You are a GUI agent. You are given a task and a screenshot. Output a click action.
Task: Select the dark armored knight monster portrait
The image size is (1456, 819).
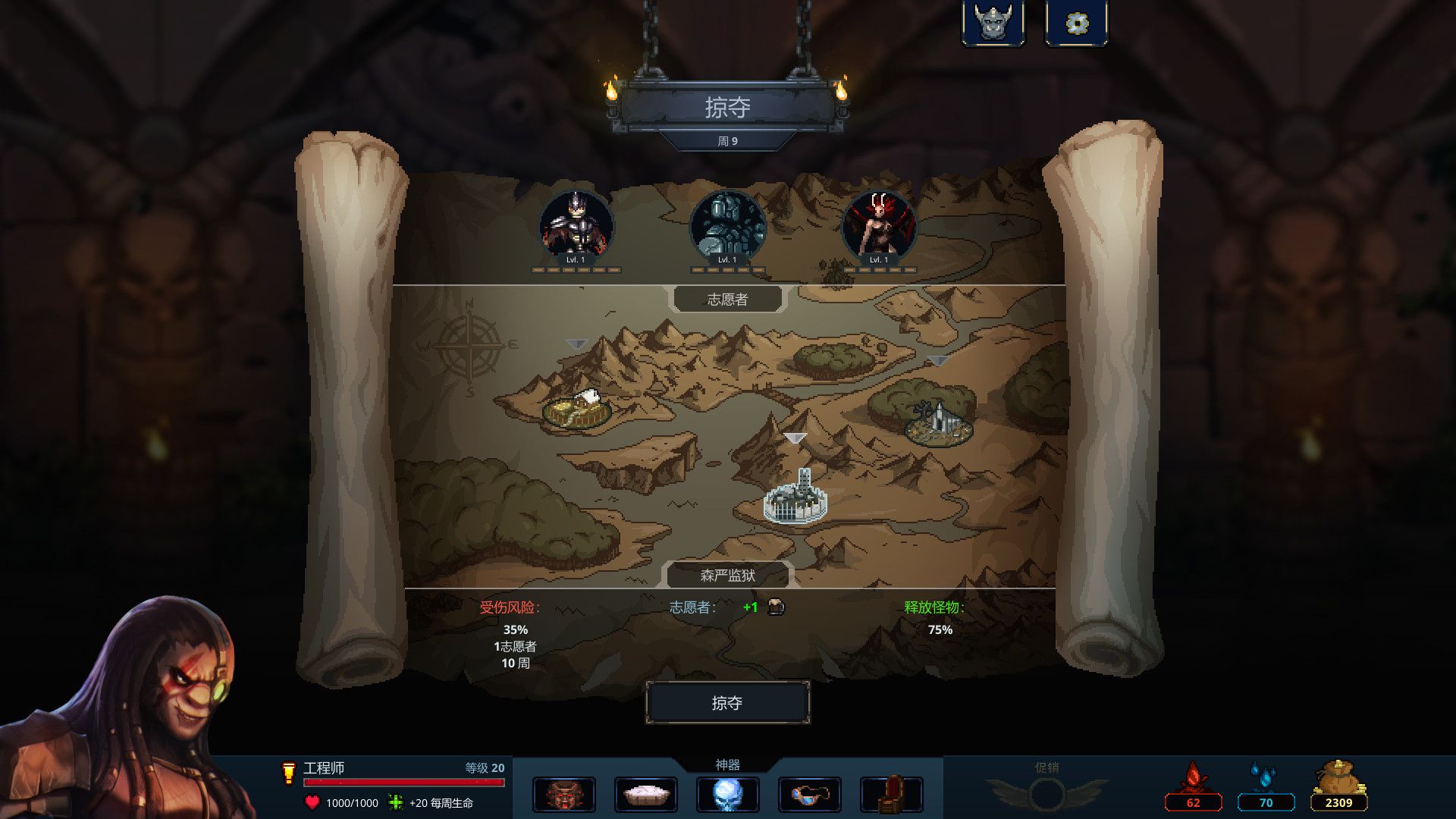point(576,226)
